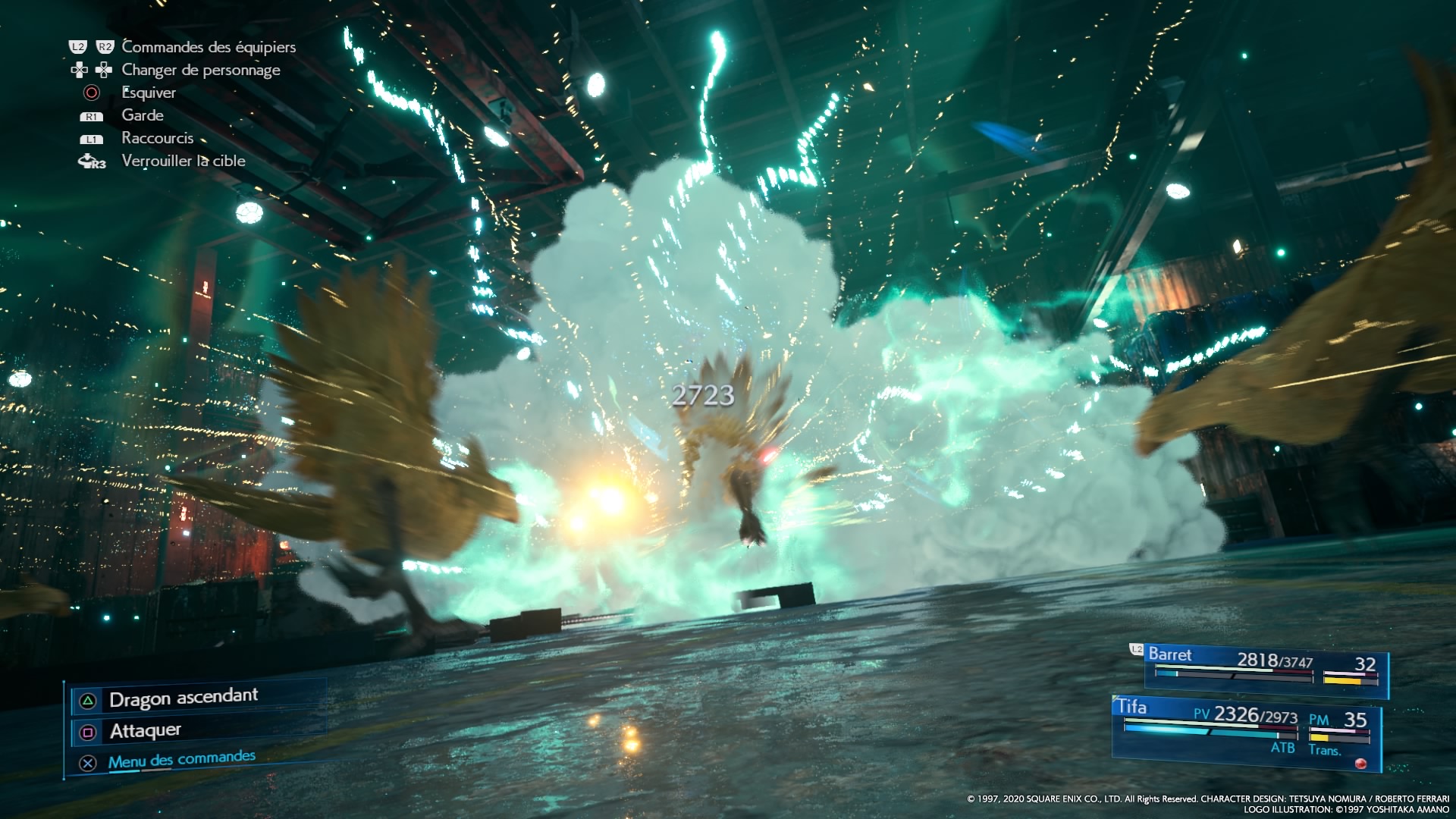Image resolution: width=1456 pixels, height=819 pixels.
Task: Choose the Attaquer command
Action: pos(145,731)
